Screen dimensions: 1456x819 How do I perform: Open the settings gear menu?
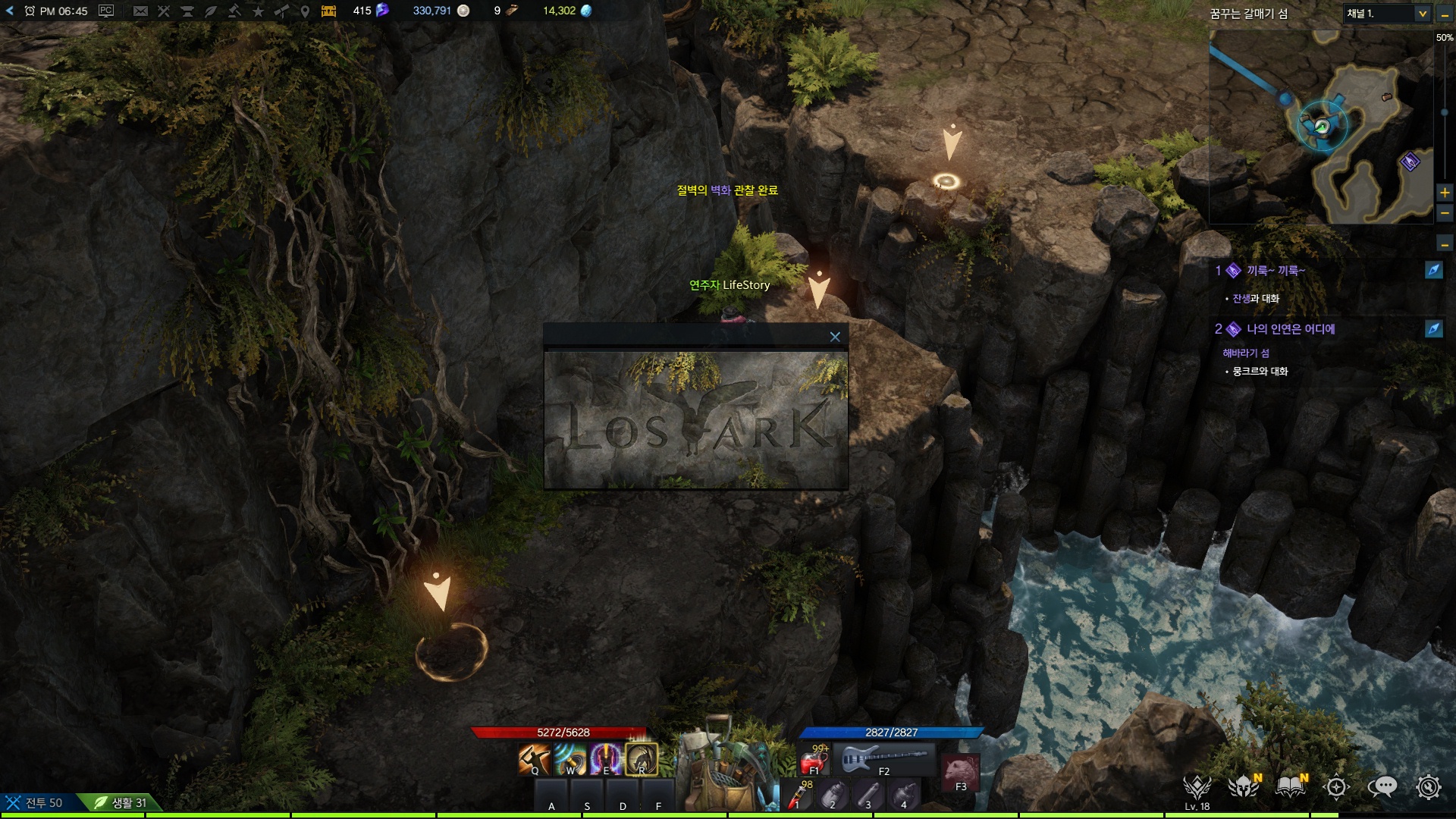pyautogui.click(x=1428, y=787)
